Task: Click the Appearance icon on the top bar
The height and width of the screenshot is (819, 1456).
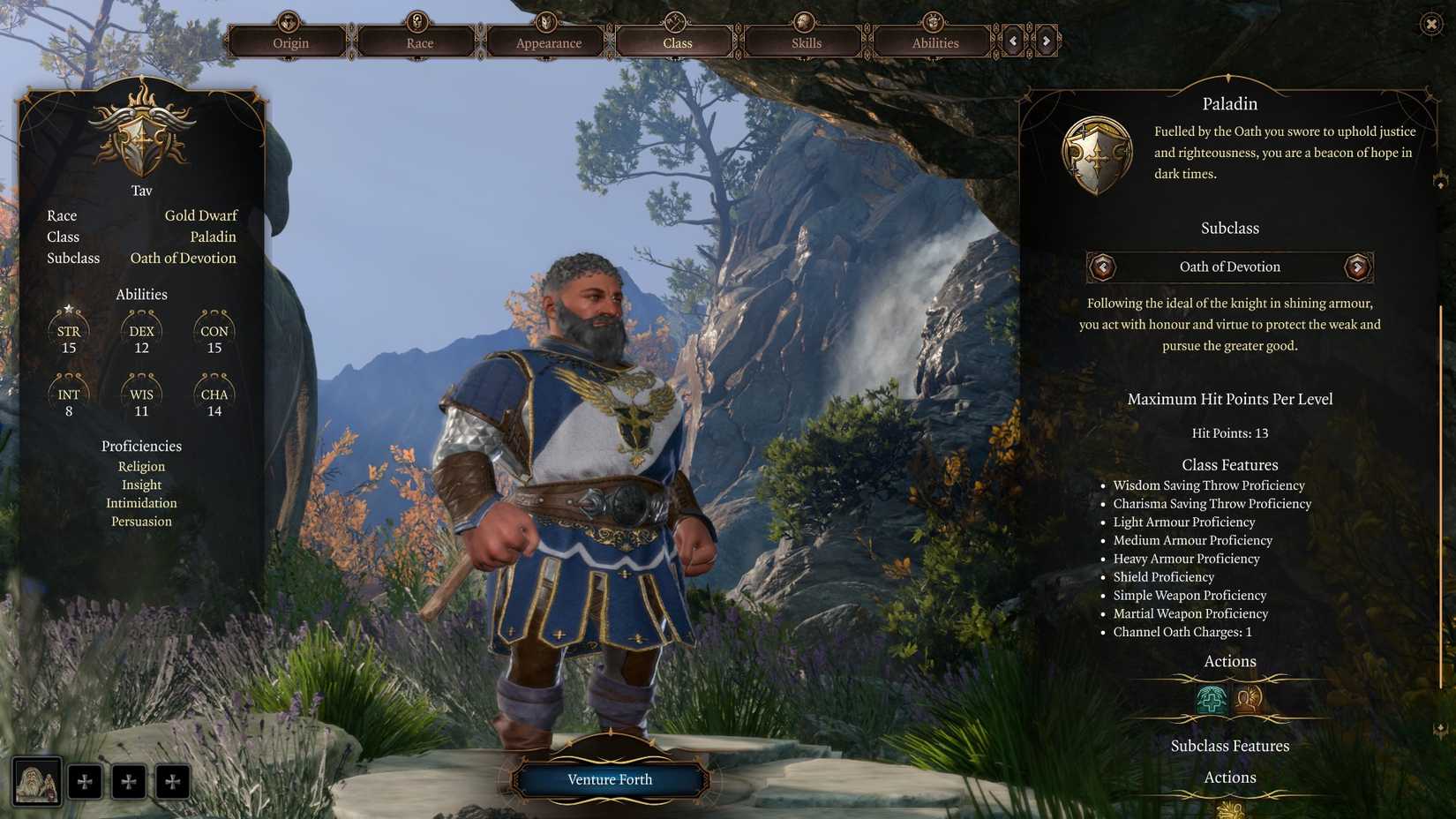Action: (x=545, y=22)
